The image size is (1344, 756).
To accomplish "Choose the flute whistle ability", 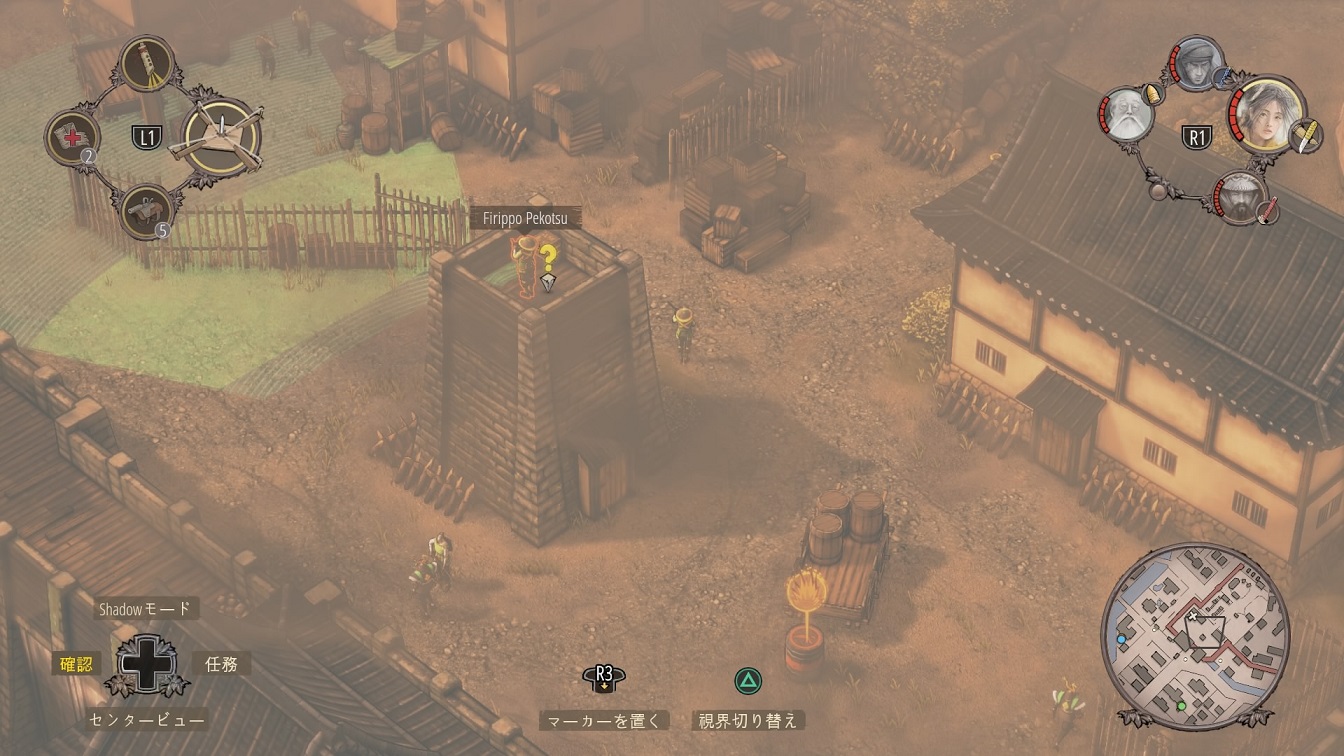I will tap(148, 65).
